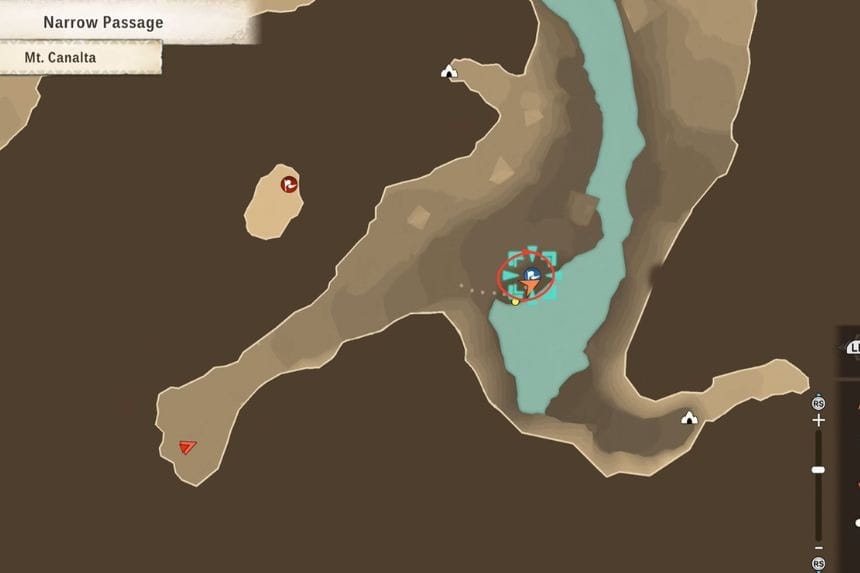This screenshot has width=860, height=573.
Task: Click the map zoom-in plus button
Action: pyautogui.click(x=819, y=421)
